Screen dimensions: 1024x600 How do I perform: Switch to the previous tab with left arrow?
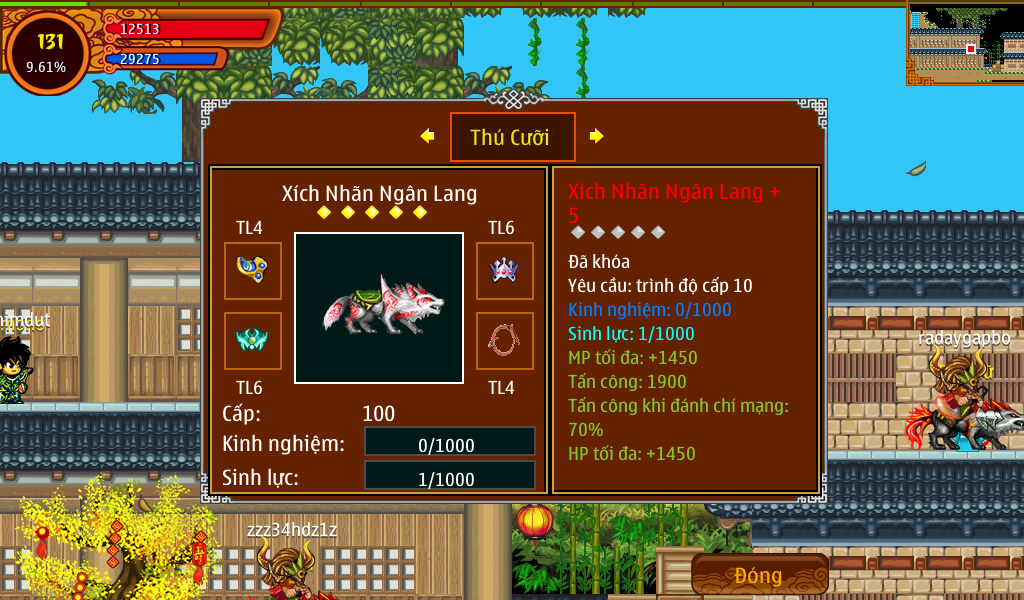428,136
